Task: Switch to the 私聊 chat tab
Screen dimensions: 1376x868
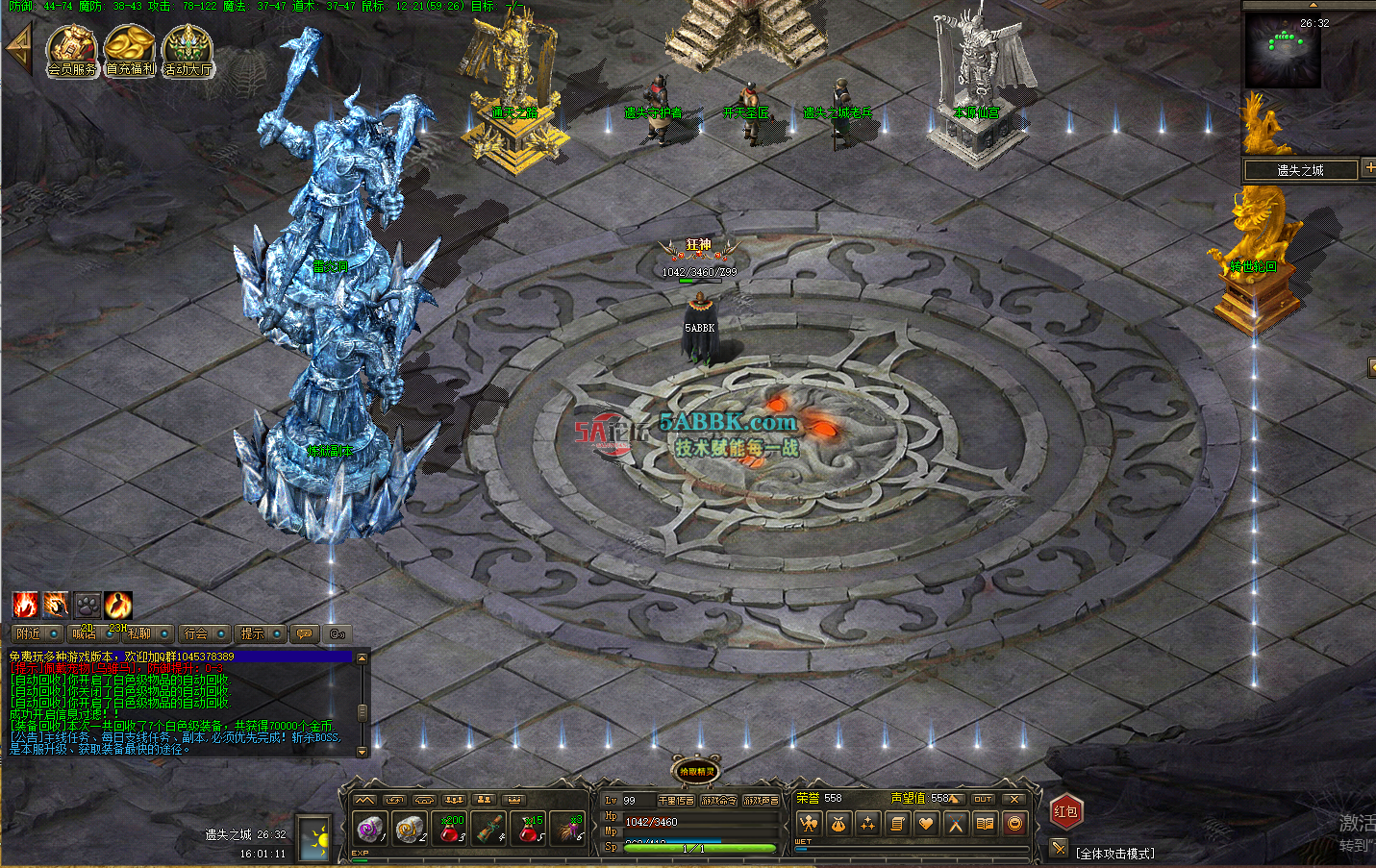Action: 139,633
